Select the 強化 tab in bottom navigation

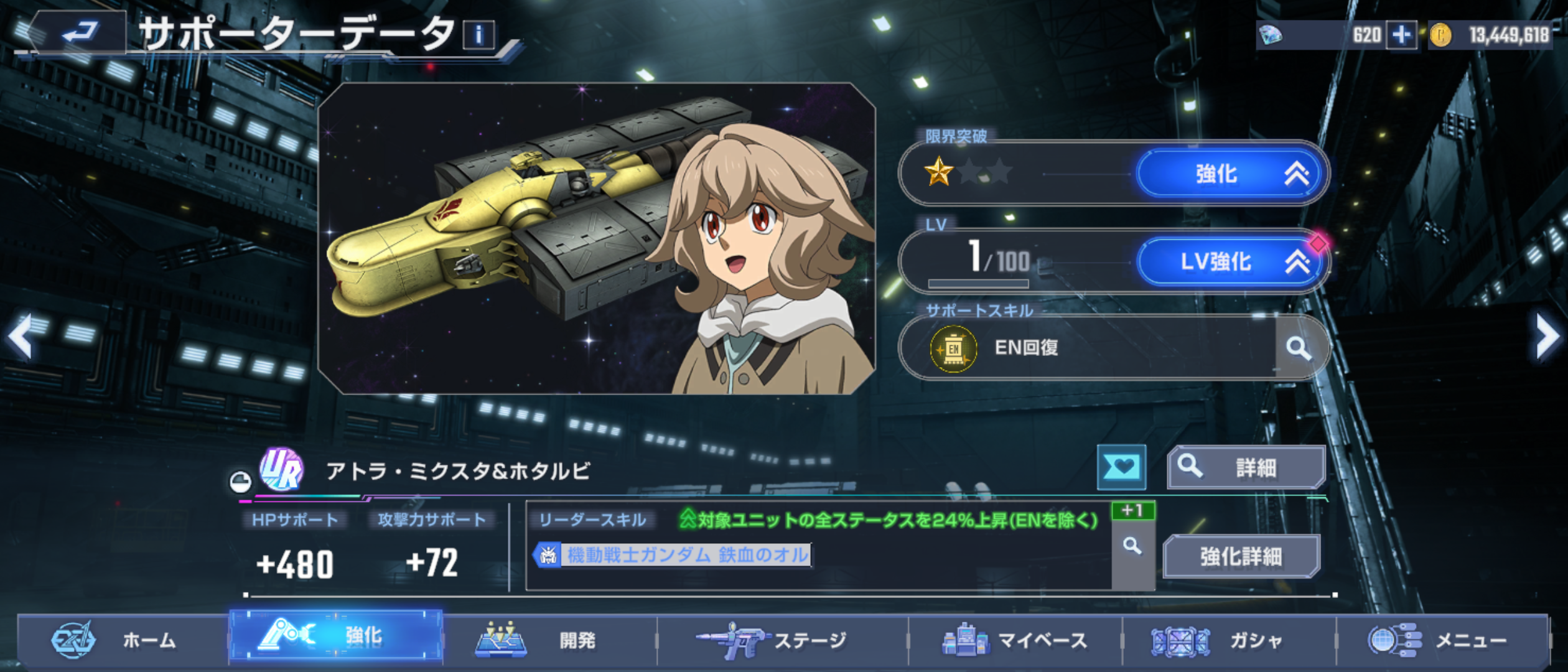[336, 636]
